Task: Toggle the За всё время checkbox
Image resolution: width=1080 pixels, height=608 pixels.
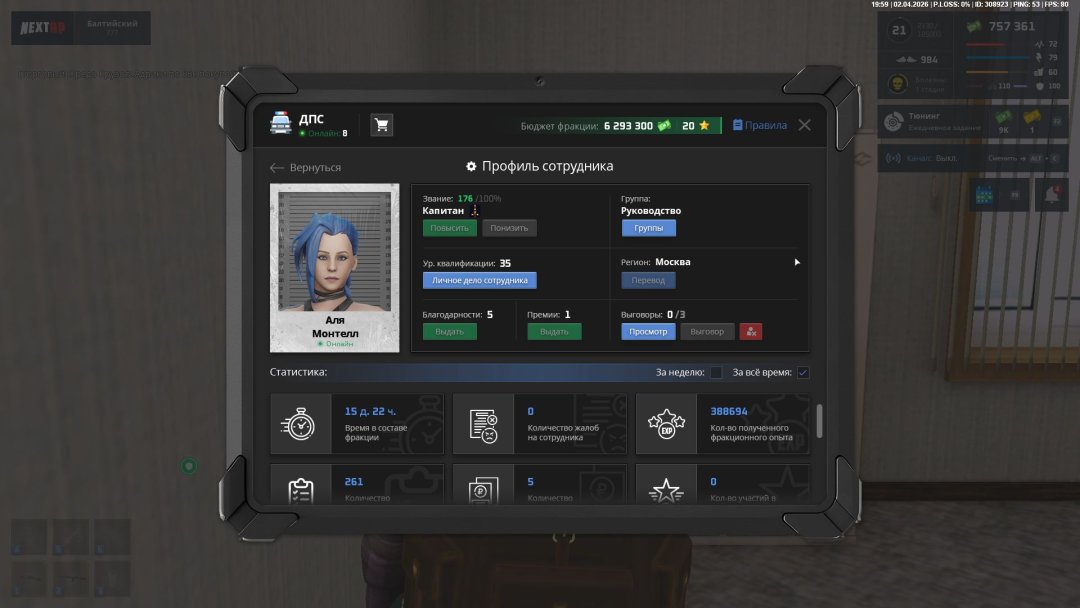Action: pos(802,373)
